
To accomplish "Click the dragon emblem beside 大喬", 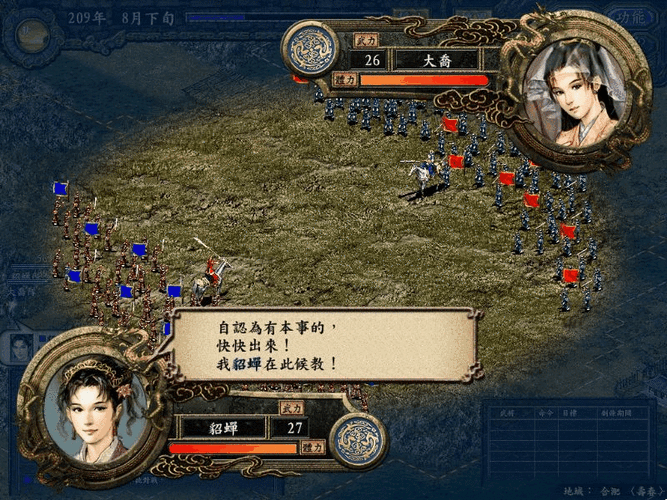I will (310, 50).
